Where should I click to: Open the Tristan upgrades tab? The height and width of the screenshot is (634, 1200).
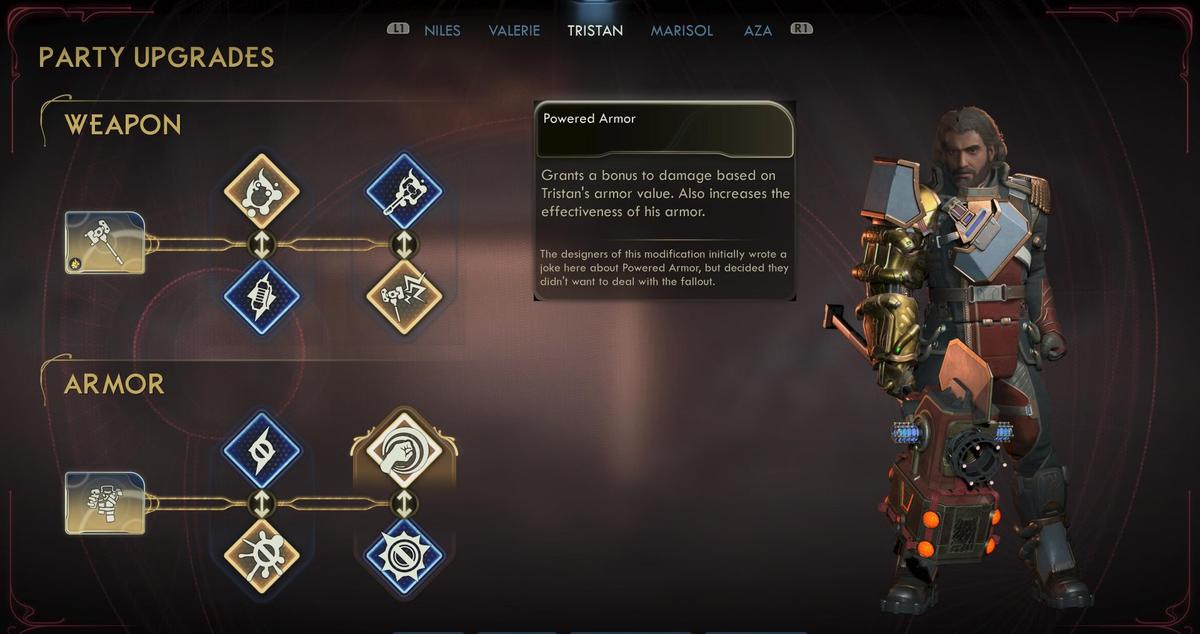click(595, 30)
